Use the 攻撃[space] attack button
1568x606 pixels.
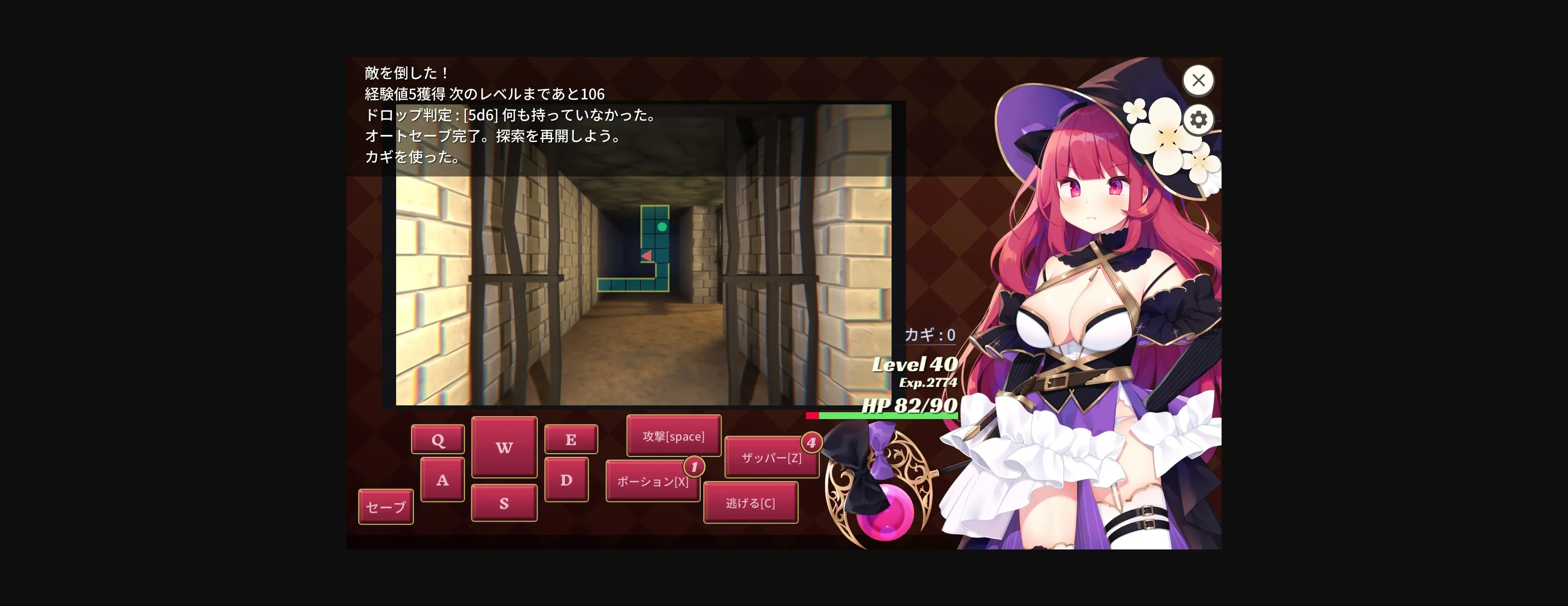click(x=673, y=436)
